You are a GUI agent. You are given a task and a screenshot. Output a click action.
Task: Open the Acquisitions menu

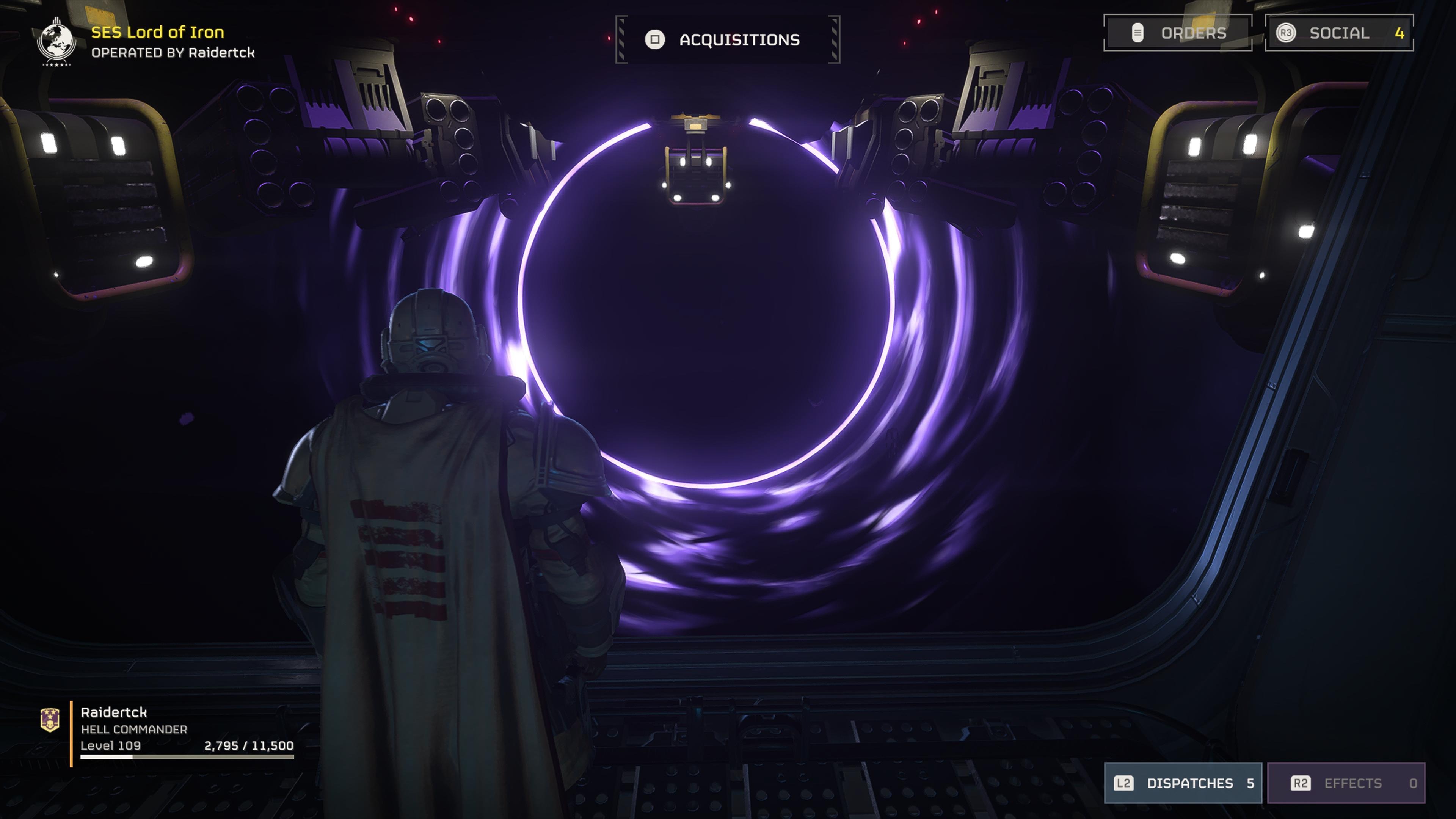point(728,39)
